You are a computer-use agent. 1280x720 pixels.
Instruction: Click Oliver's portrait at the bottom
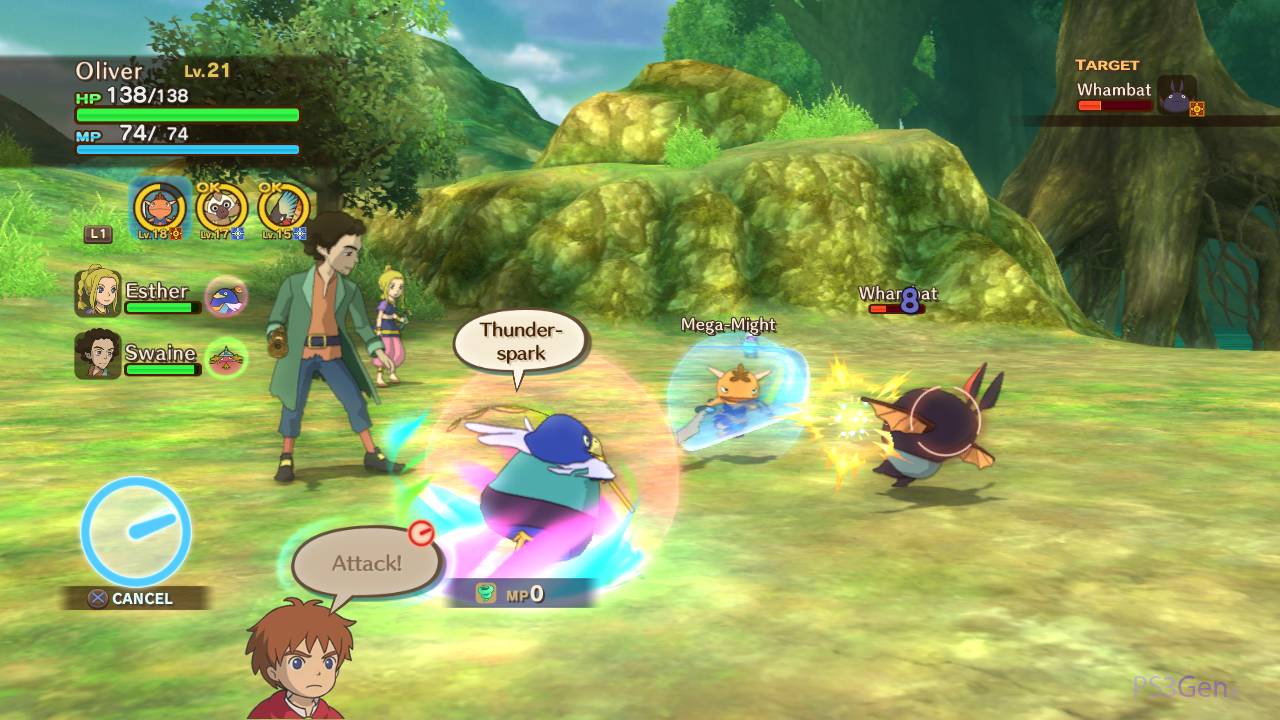pos(302,662)
